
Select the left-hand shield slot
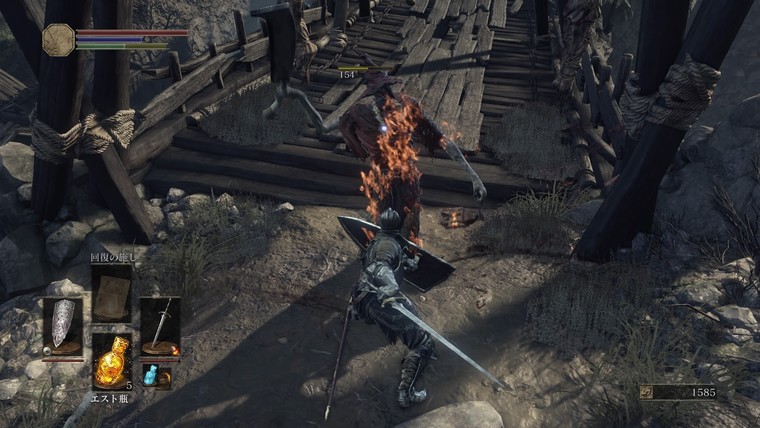click(x=62, y=325)
